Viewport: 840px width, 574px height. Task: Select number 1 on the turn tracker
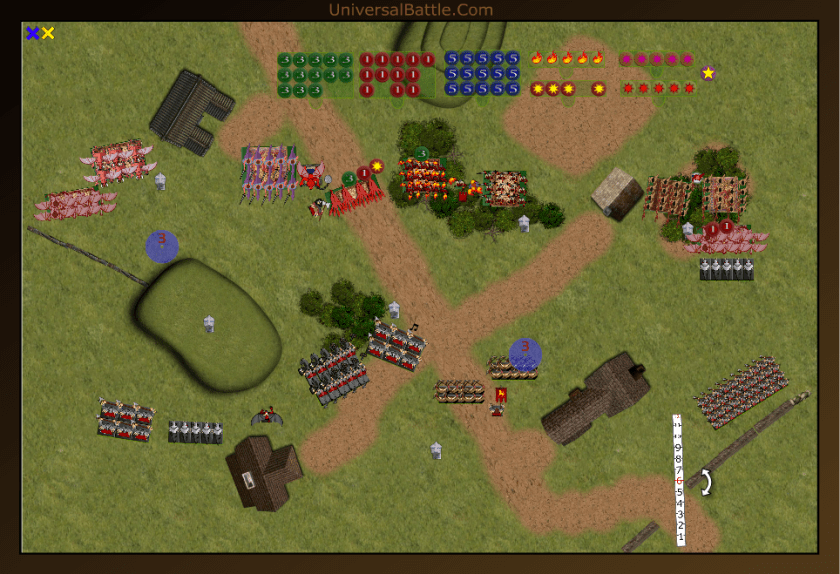680,537
